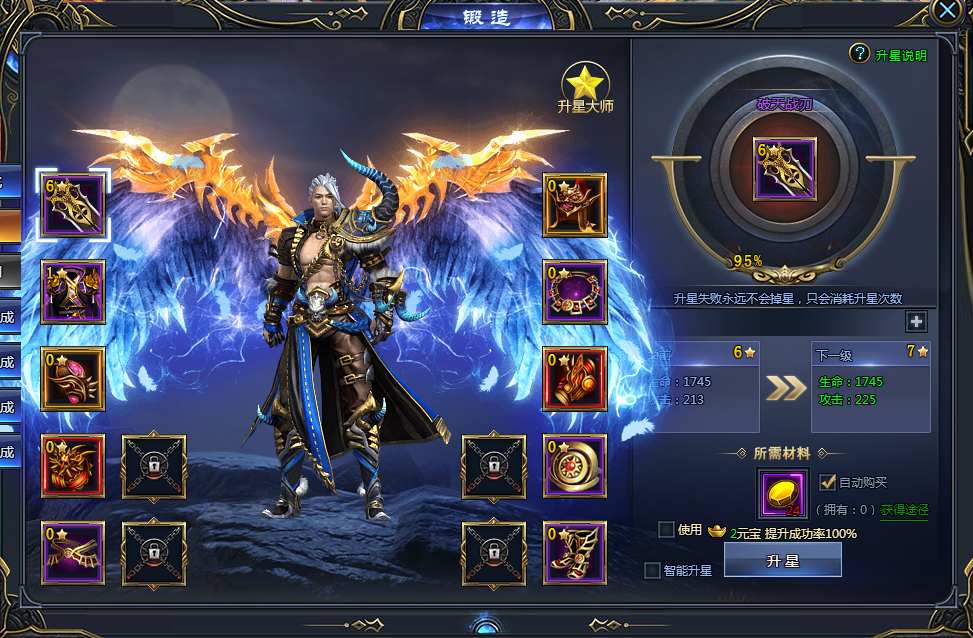Pick the golden ring equipment slot

575,466
